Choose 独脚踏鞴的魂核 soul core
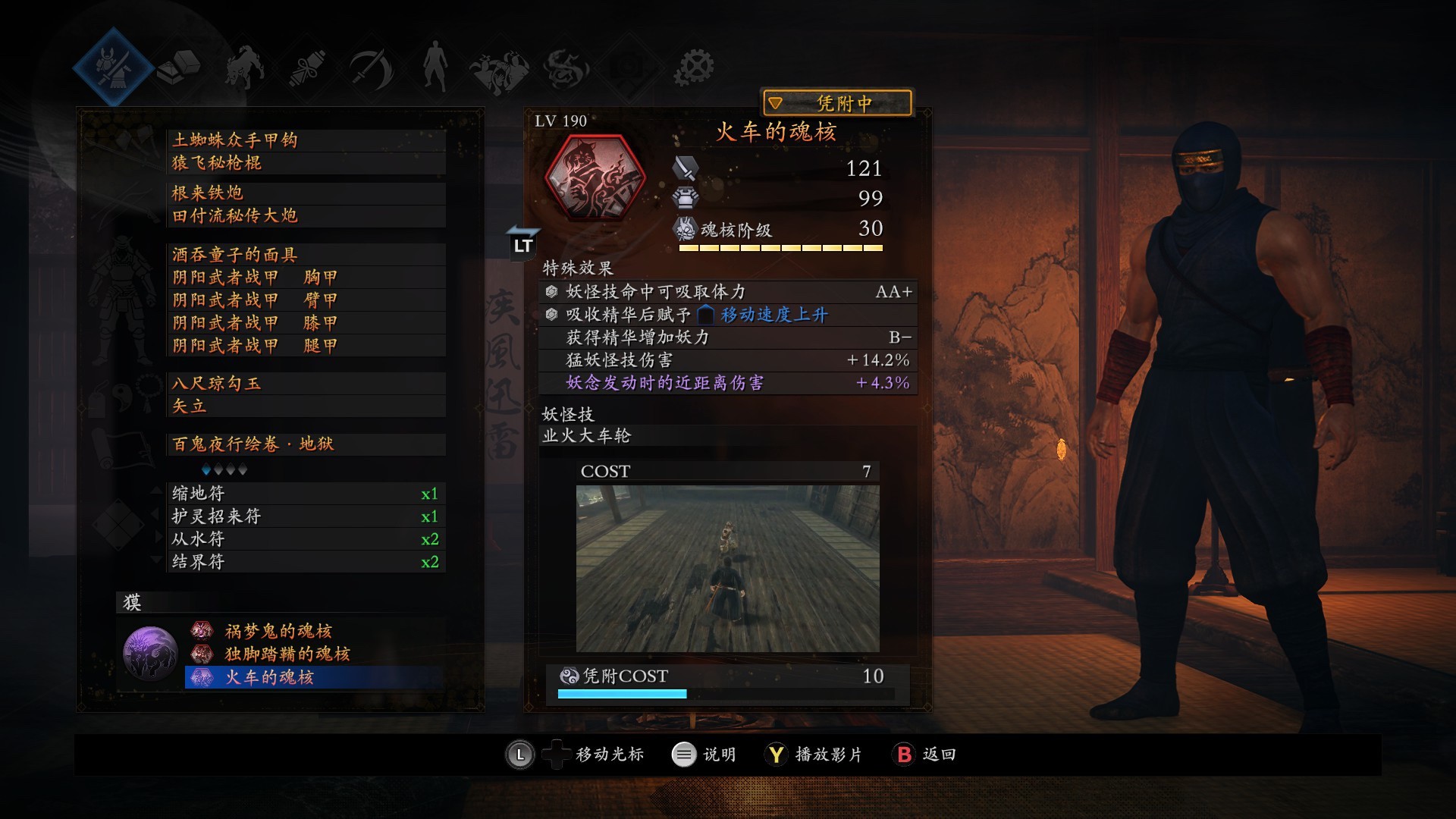The image size is (1456, 819). tap(311, 654)
